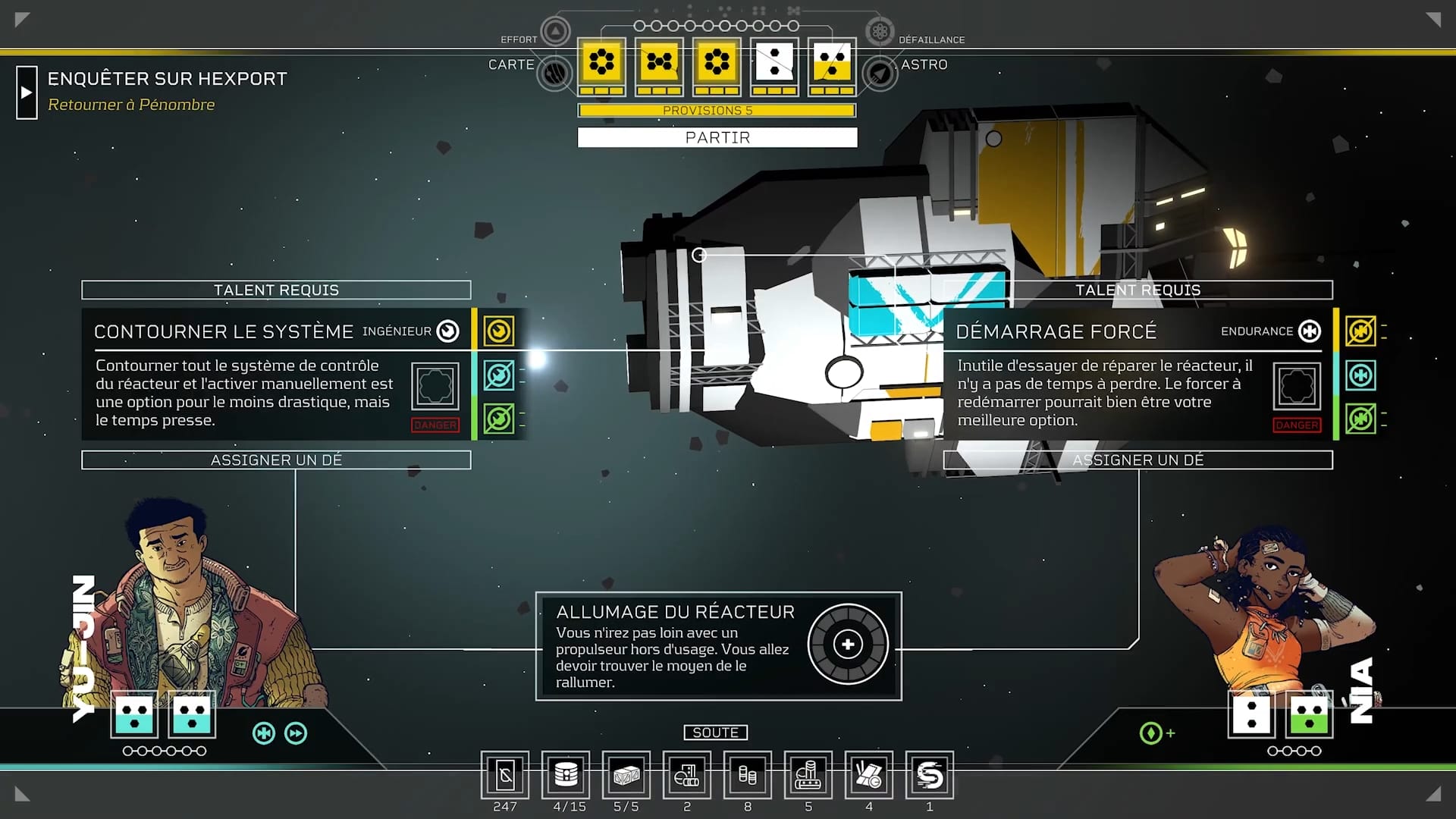Expand the Enquêter sur Hexport objective arrow
The image size is (1456, 819).
[27, 93]
